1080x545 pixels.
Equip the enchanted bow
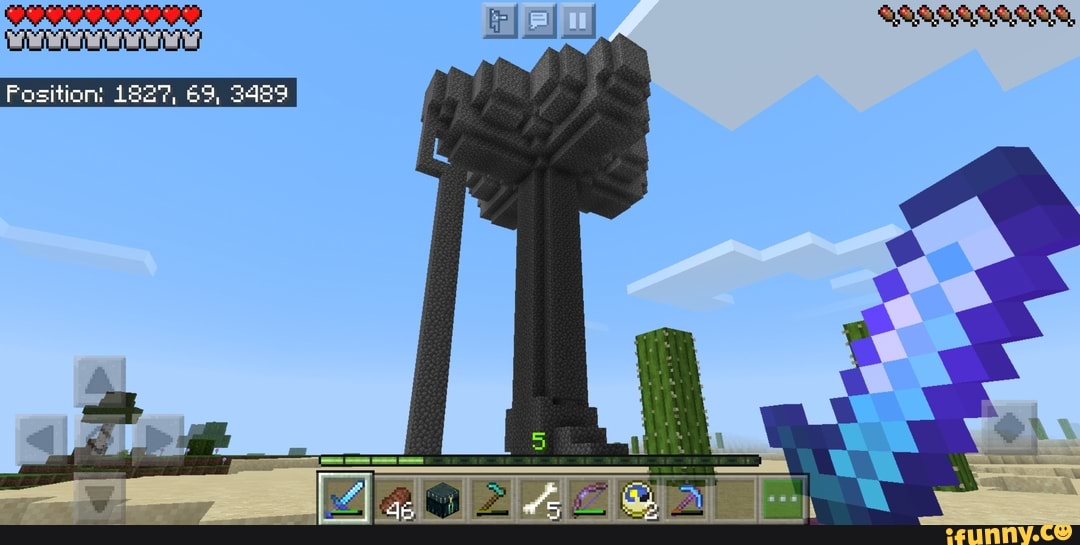(x=587, y=497)
